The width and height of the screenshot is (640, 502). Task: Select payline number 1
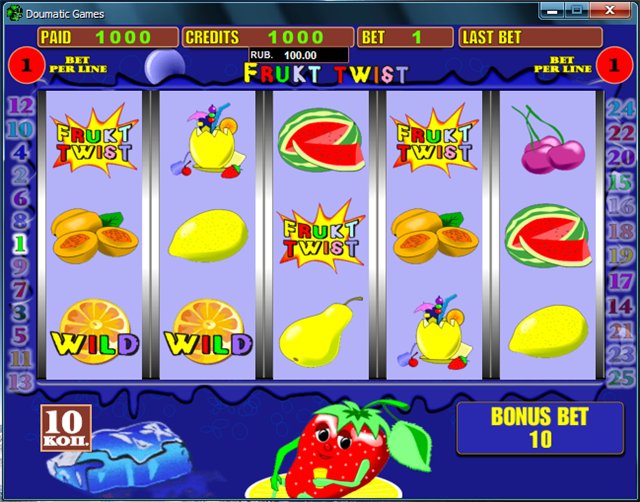pos(18,242)
